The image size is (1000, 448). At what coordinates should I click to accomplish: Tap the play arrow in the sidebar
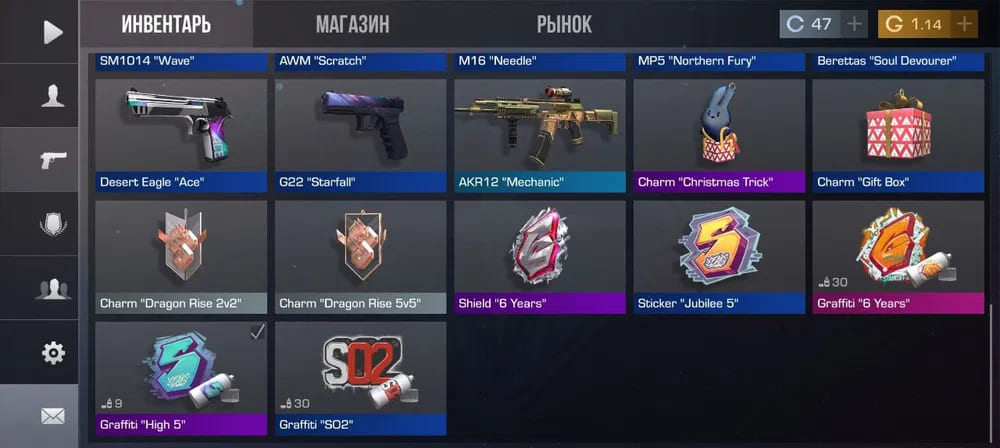52,32
